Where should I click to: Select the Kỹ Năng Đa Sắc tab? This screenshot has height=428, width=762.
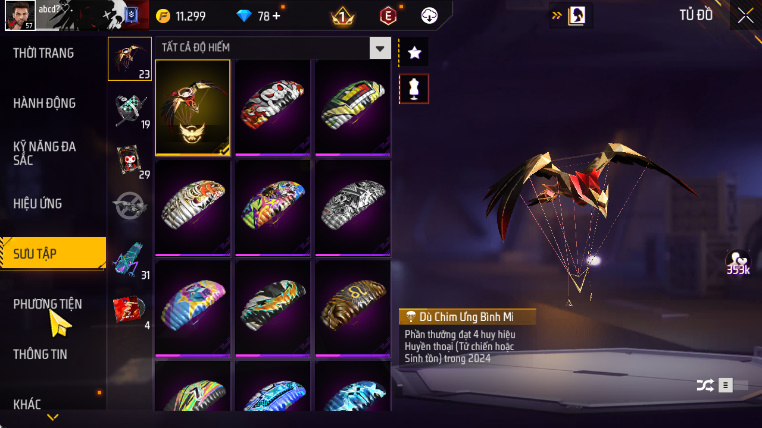tap(44, 153)
